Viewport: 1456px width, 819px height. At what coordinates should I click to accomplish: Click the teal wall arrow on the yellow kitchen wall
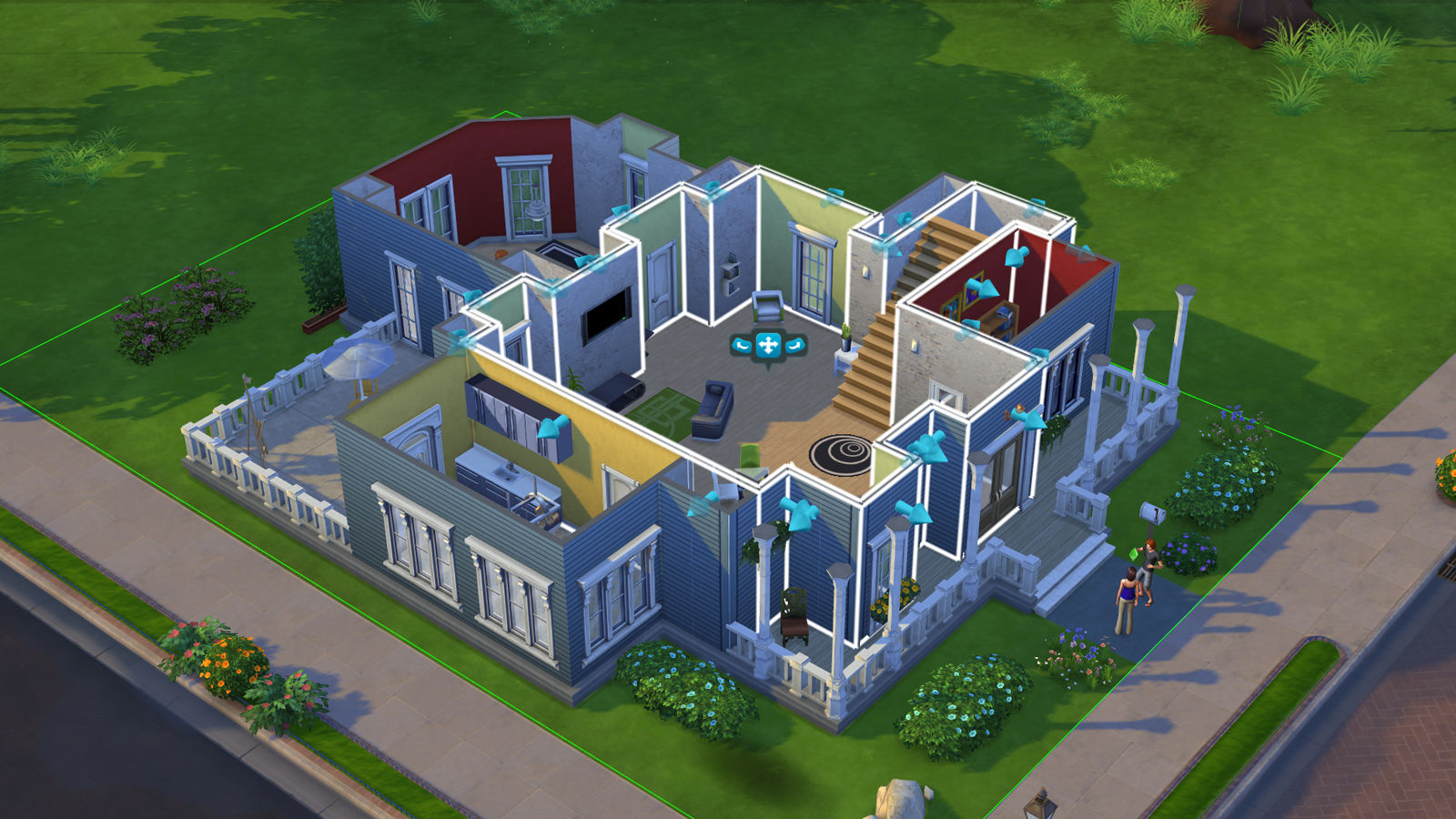tap(553, 428)
